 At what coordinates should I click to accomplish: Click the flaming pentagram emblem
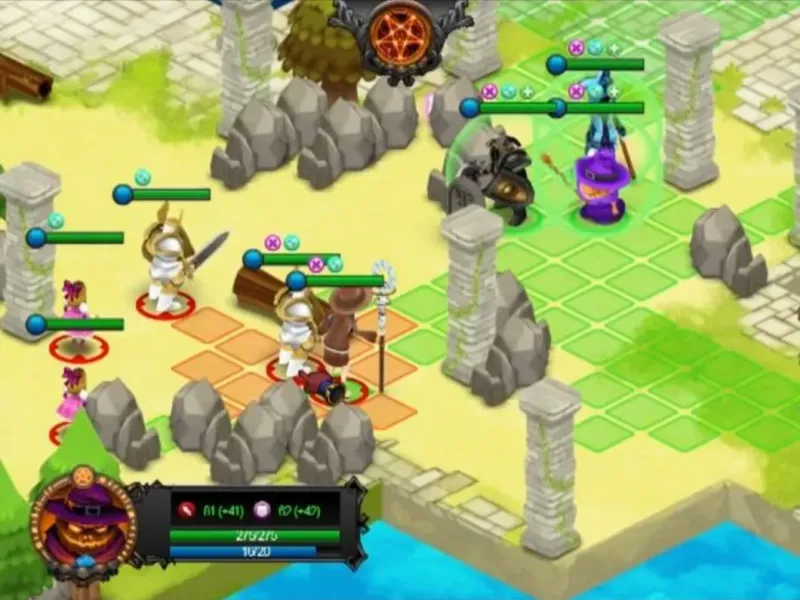click(x=399, y=29)
